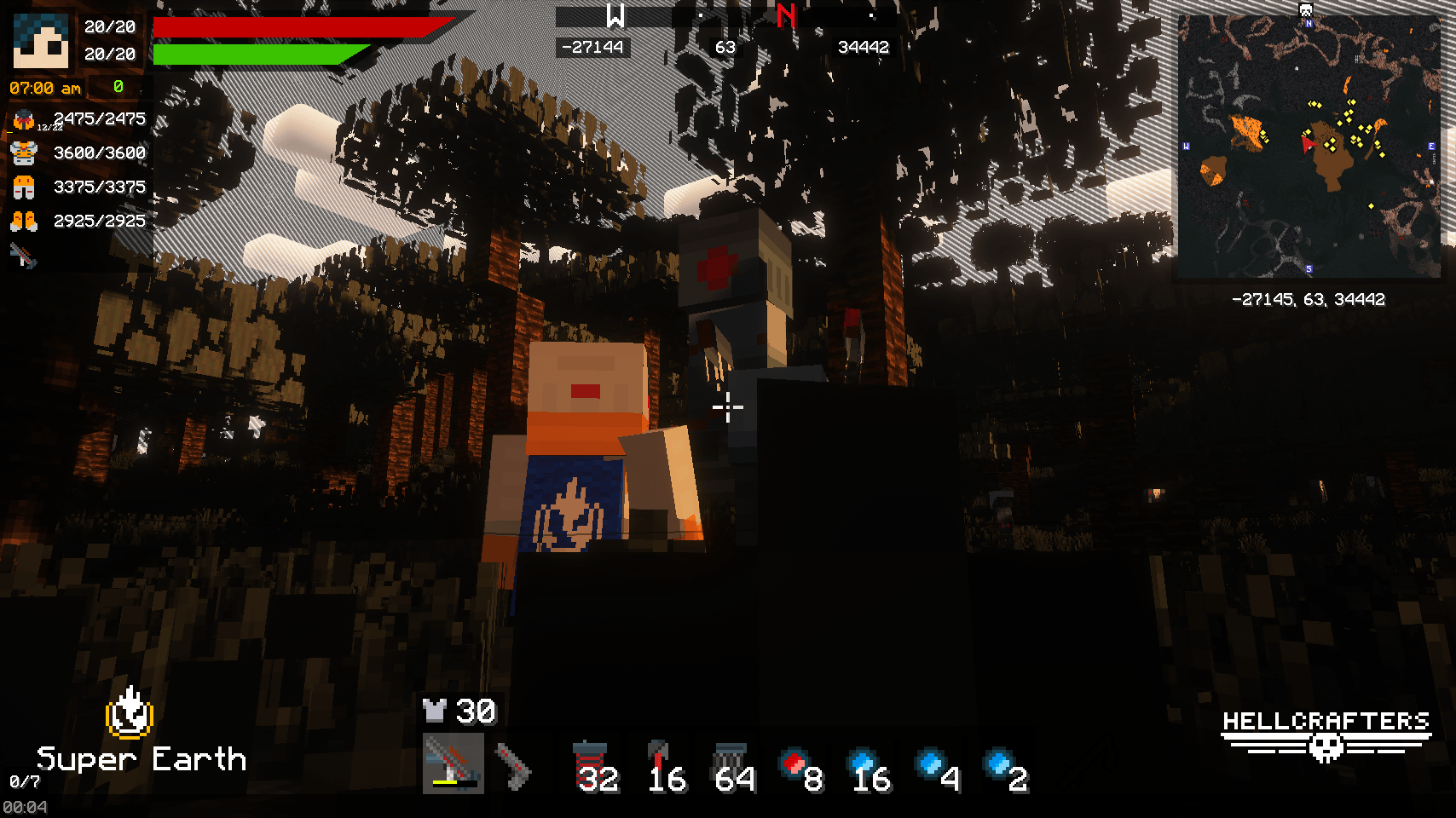Click the E direction marker on the minimap
The width and height of the screenshot is (1456, 818).
(1432, 146)
